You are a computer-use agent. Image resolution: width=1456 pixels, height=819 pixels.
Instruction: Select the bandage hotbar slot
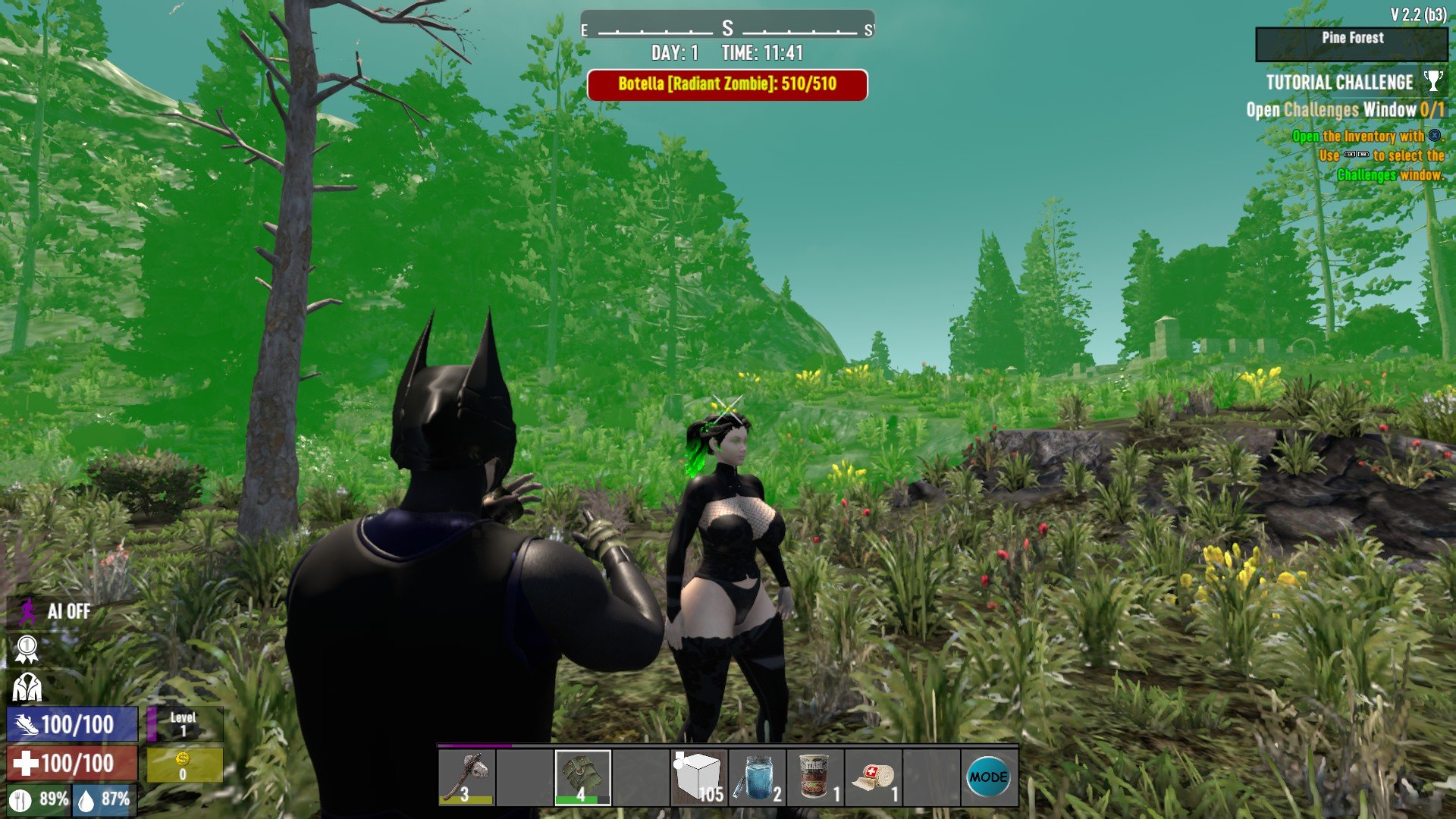874,777
